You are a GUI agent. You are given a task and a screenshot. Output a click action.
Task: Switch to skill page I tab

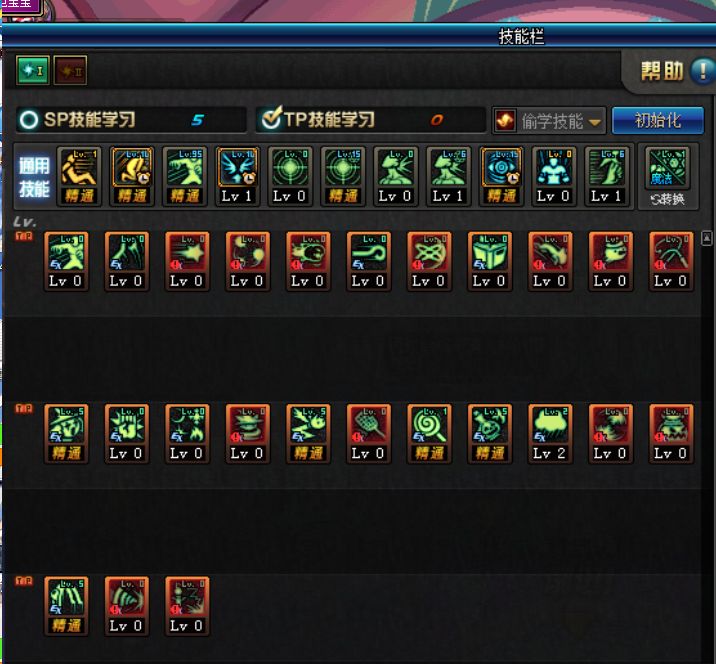tap(31, 71)
